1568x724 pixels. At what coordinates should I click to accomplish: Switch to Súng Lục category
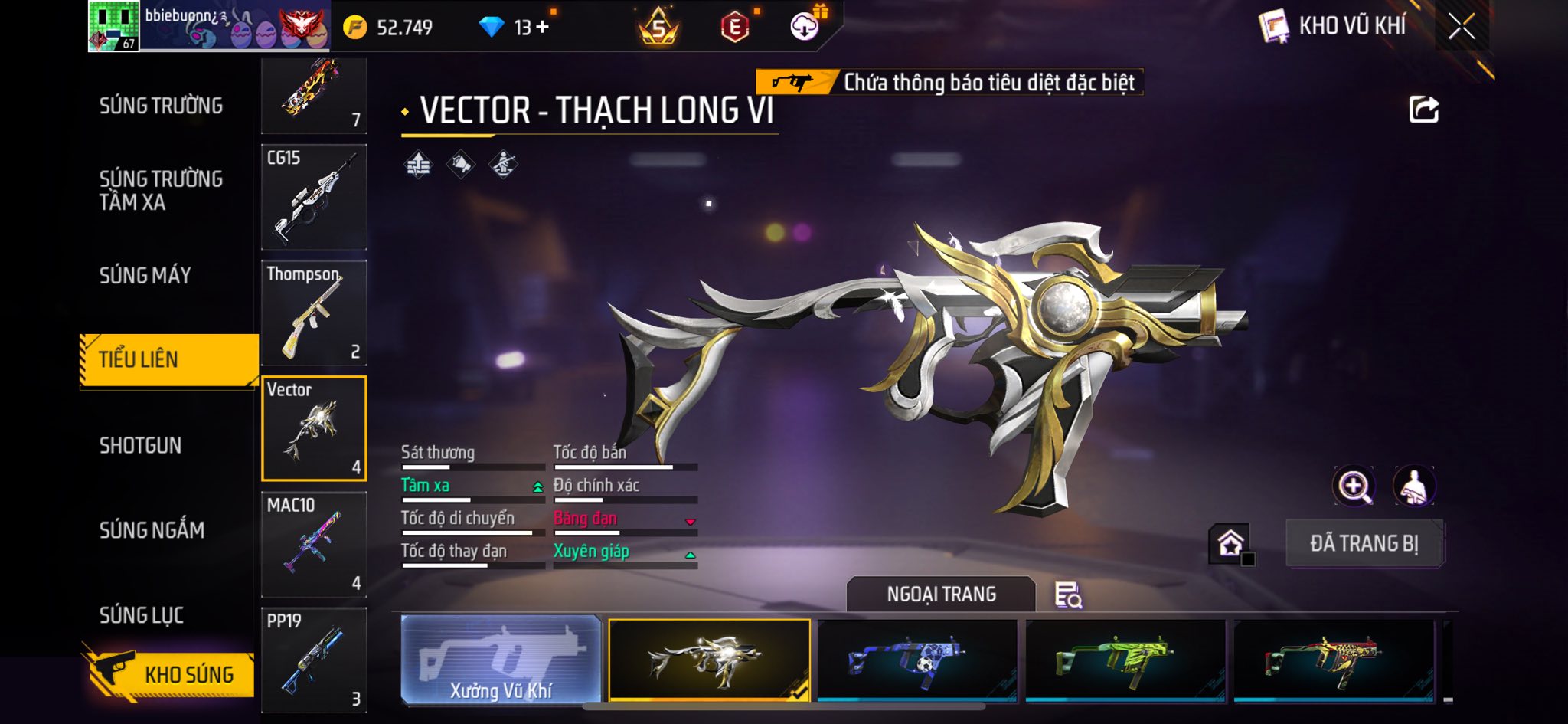click(142, 614)
